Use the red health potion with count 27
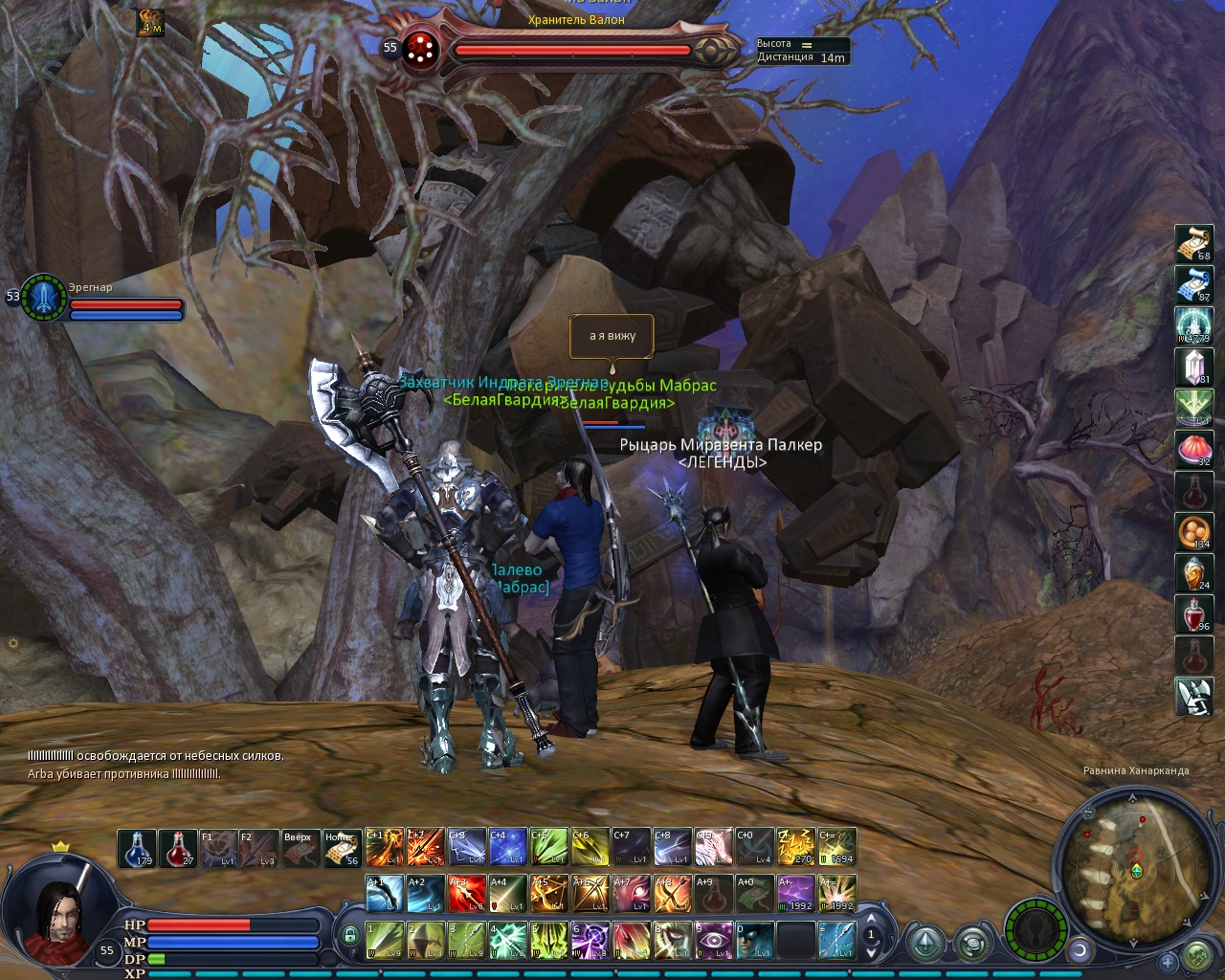Screen dimensions: 1225x980 point(178,848)
